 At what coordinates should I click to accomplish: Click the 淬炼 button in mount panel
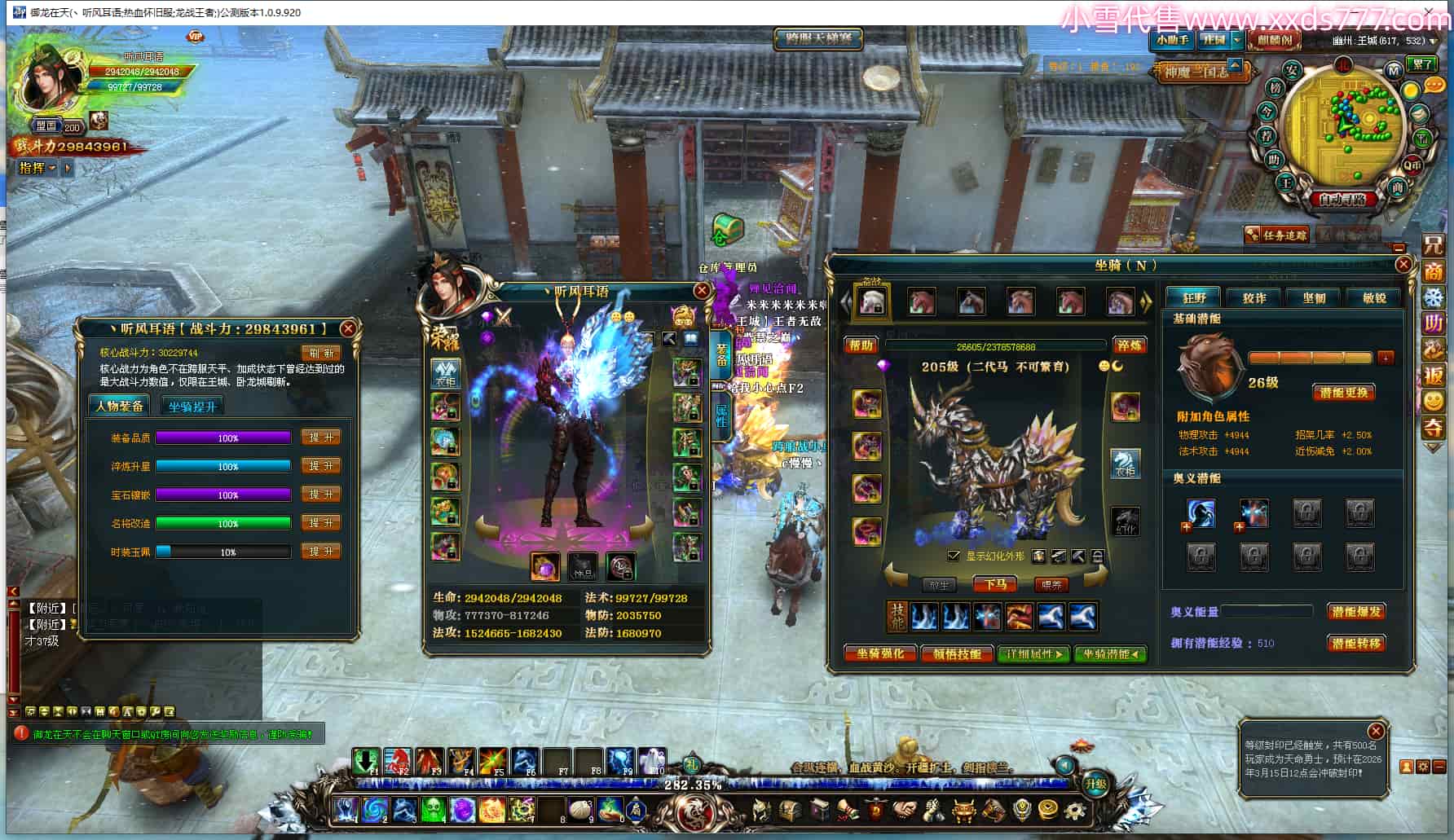tap(1129, 345)
